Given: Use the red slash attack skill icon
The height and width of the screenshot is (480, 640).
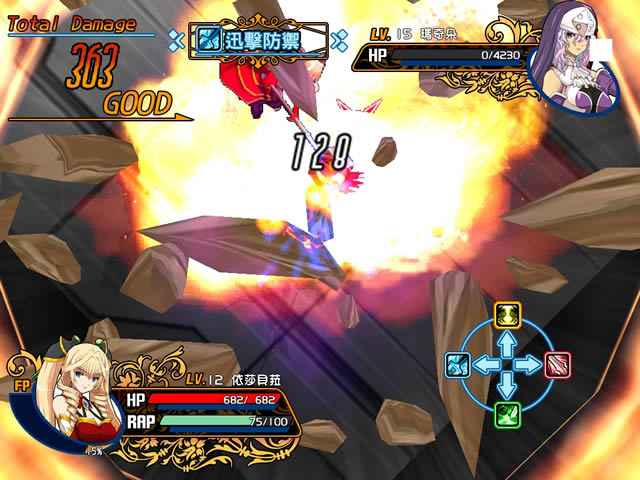Looking at the screenshot, I should [558, 365].
